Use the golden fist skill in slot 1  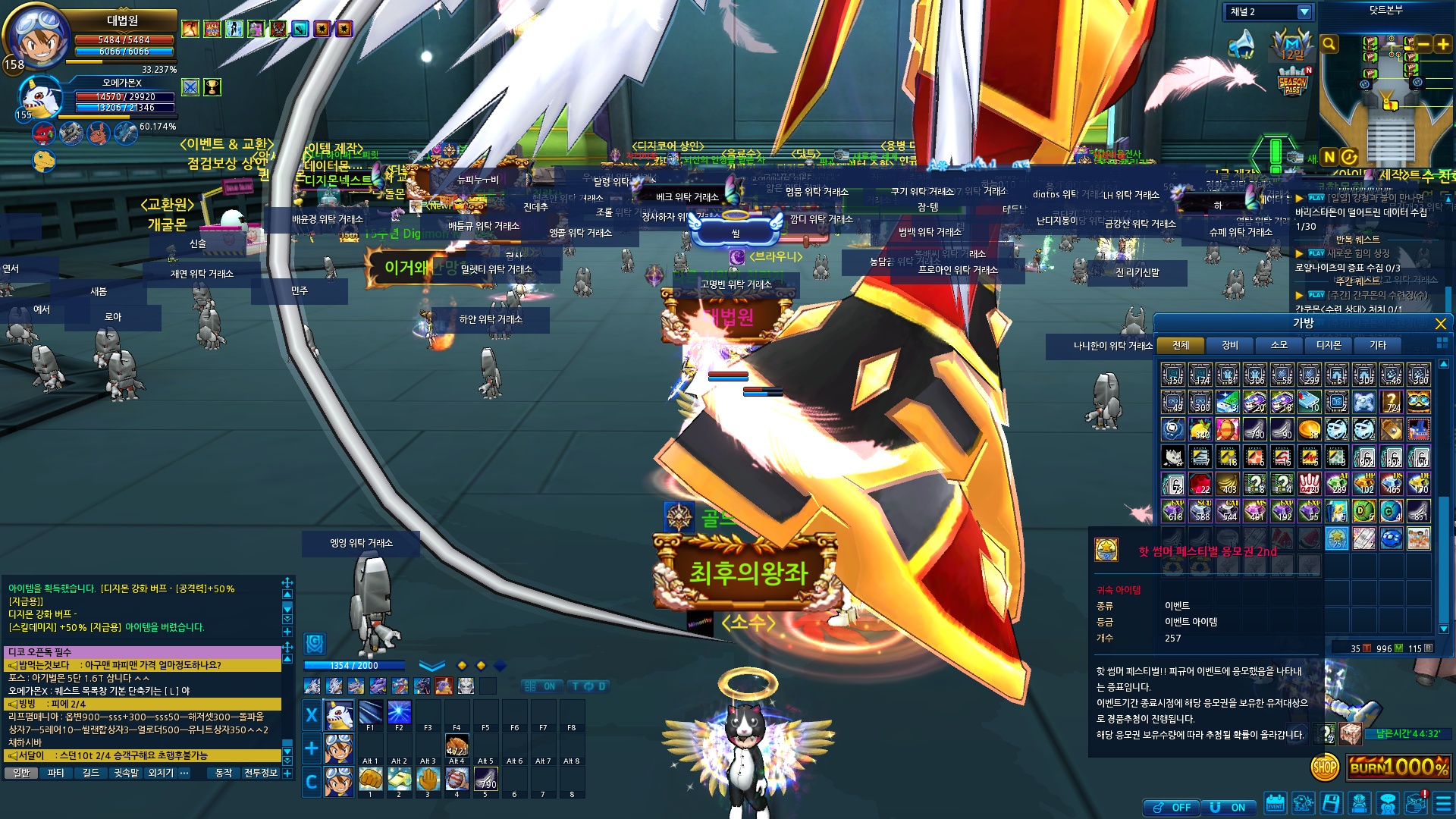[370, 779]
